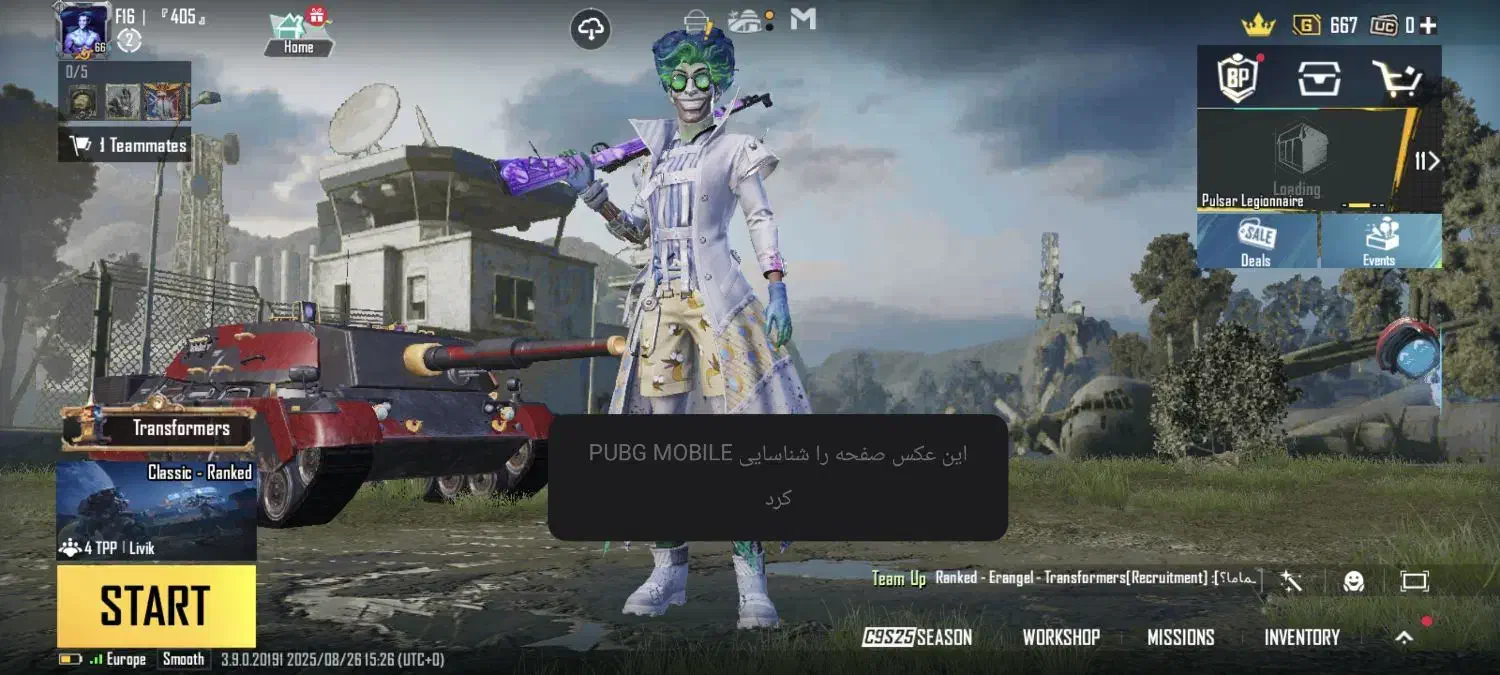Viewport: 1500px width, 675px height.
Task: Open the Inventory menu
Action: (x=1302, y=638)
